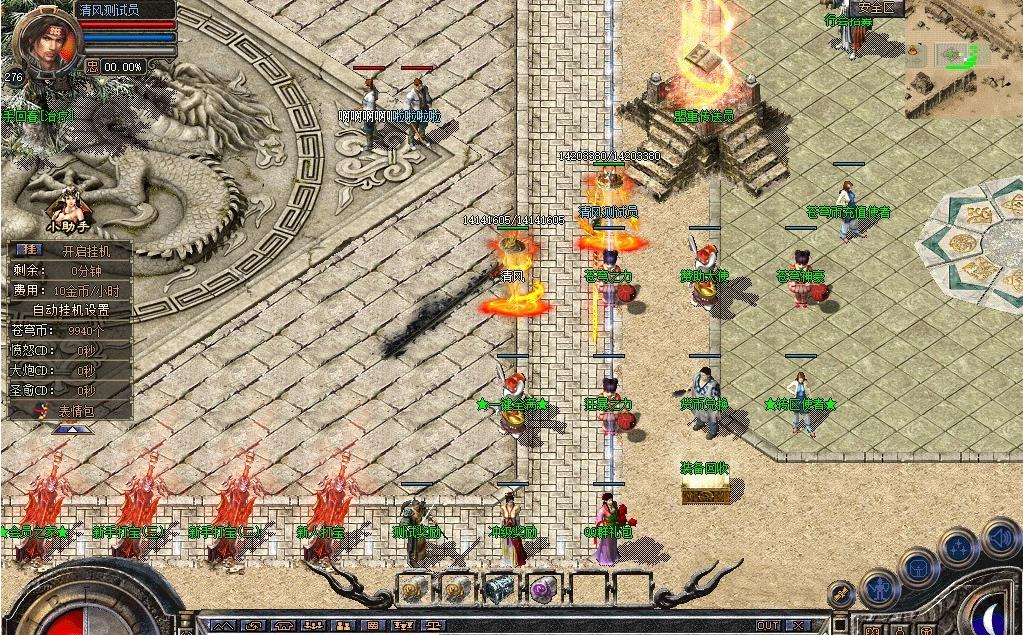
Task: Collapse the assistant panel with the up arrow
Action: (73, 429)
